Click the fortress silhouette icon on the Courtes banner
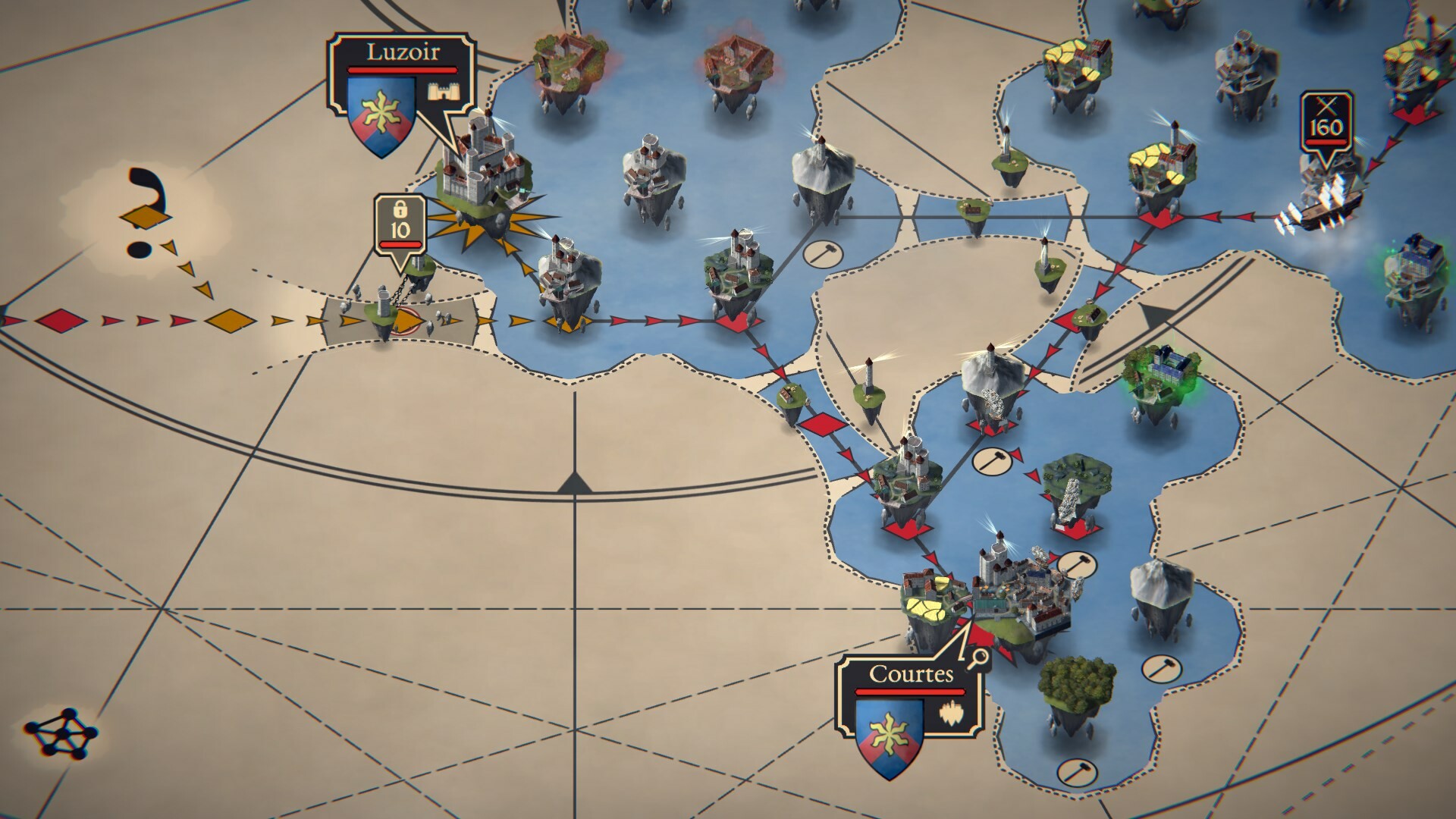This screenshot has height=819, width=1456. pos(952,715)
